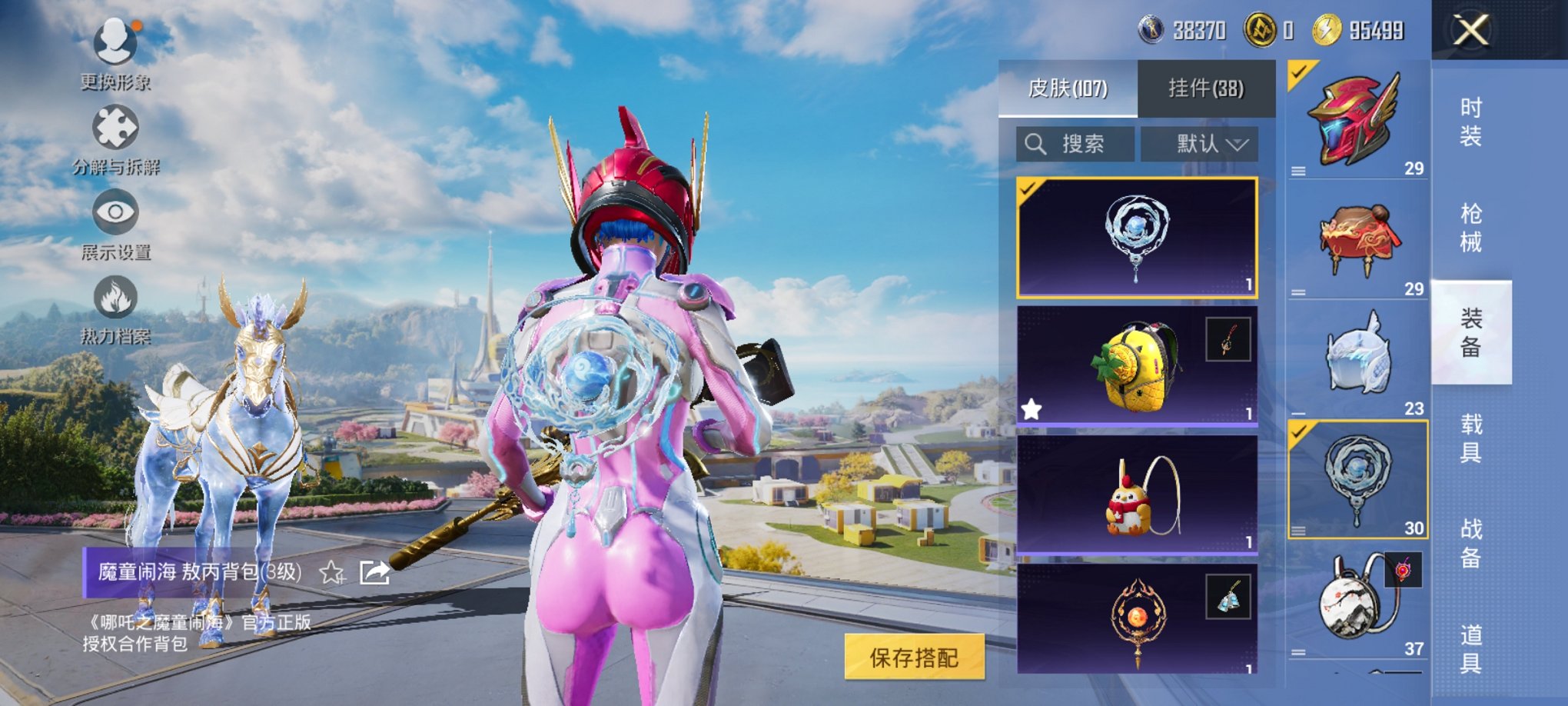Open the 默认 sorting dropdown
Image resolution: width=1568 pixels, height=706 pixels.
coord(1202,144)
